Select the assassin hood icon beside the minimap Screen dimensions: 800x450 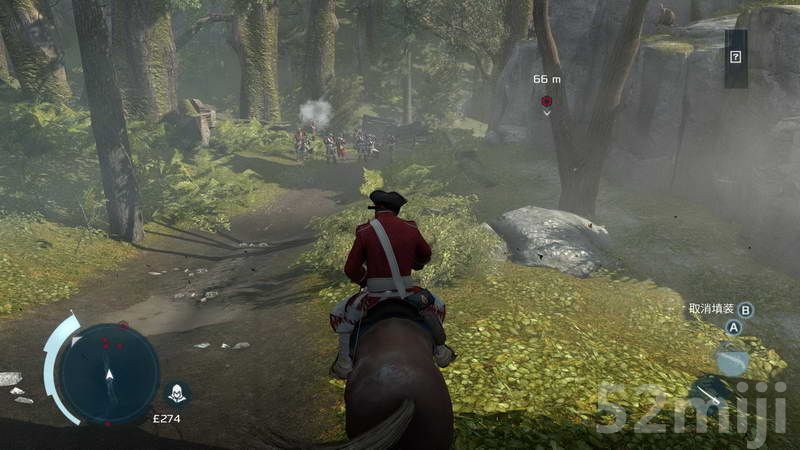click(177, 393)
